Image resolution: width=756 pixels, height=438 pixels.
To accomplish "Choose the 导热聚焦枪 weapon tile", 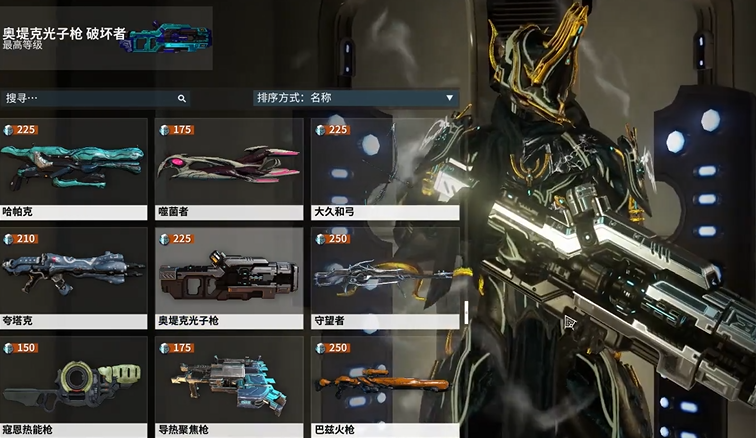I will tap(229, 387).
